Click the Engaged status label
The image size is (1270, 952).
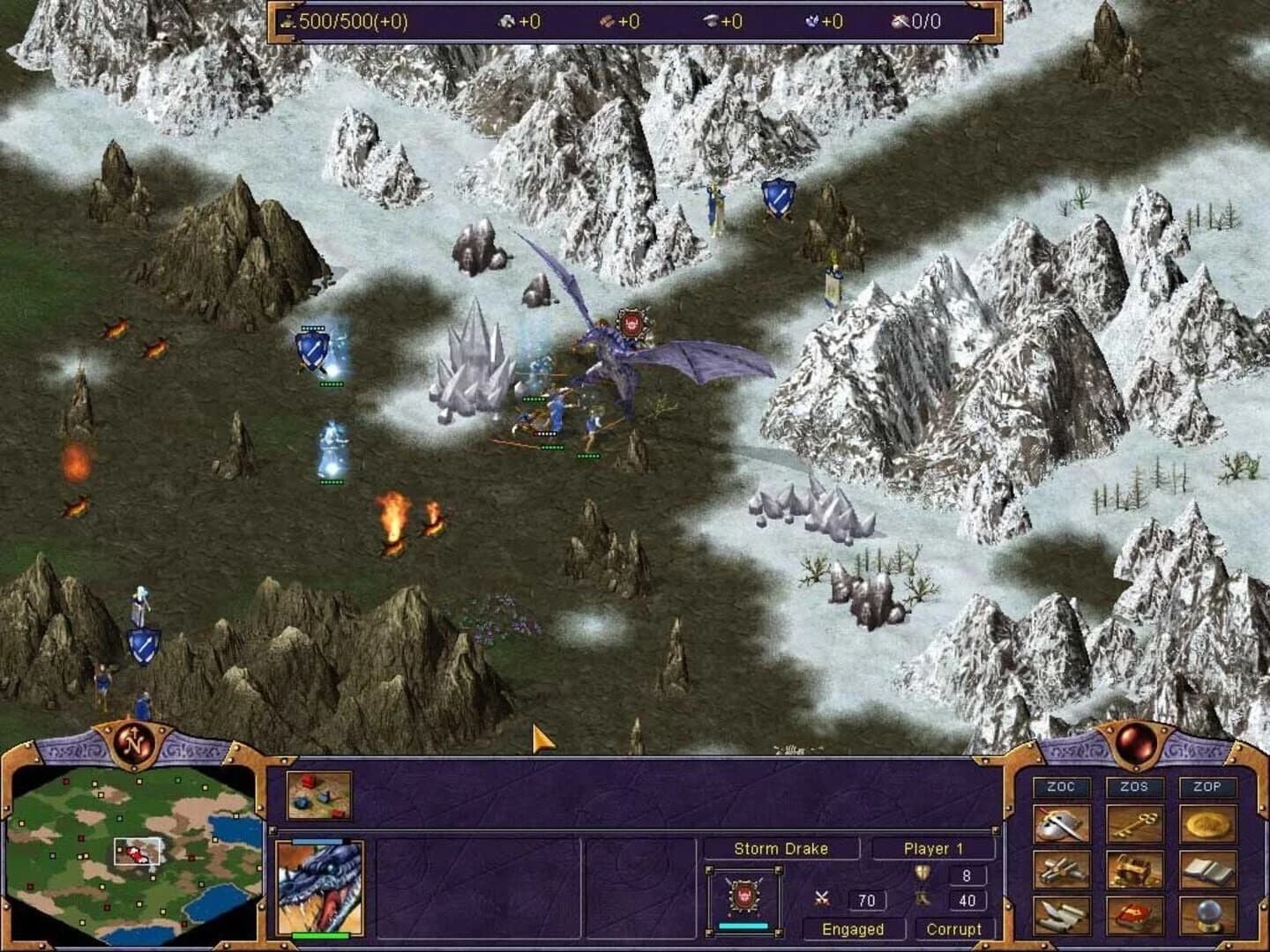(x=851, y=929)
